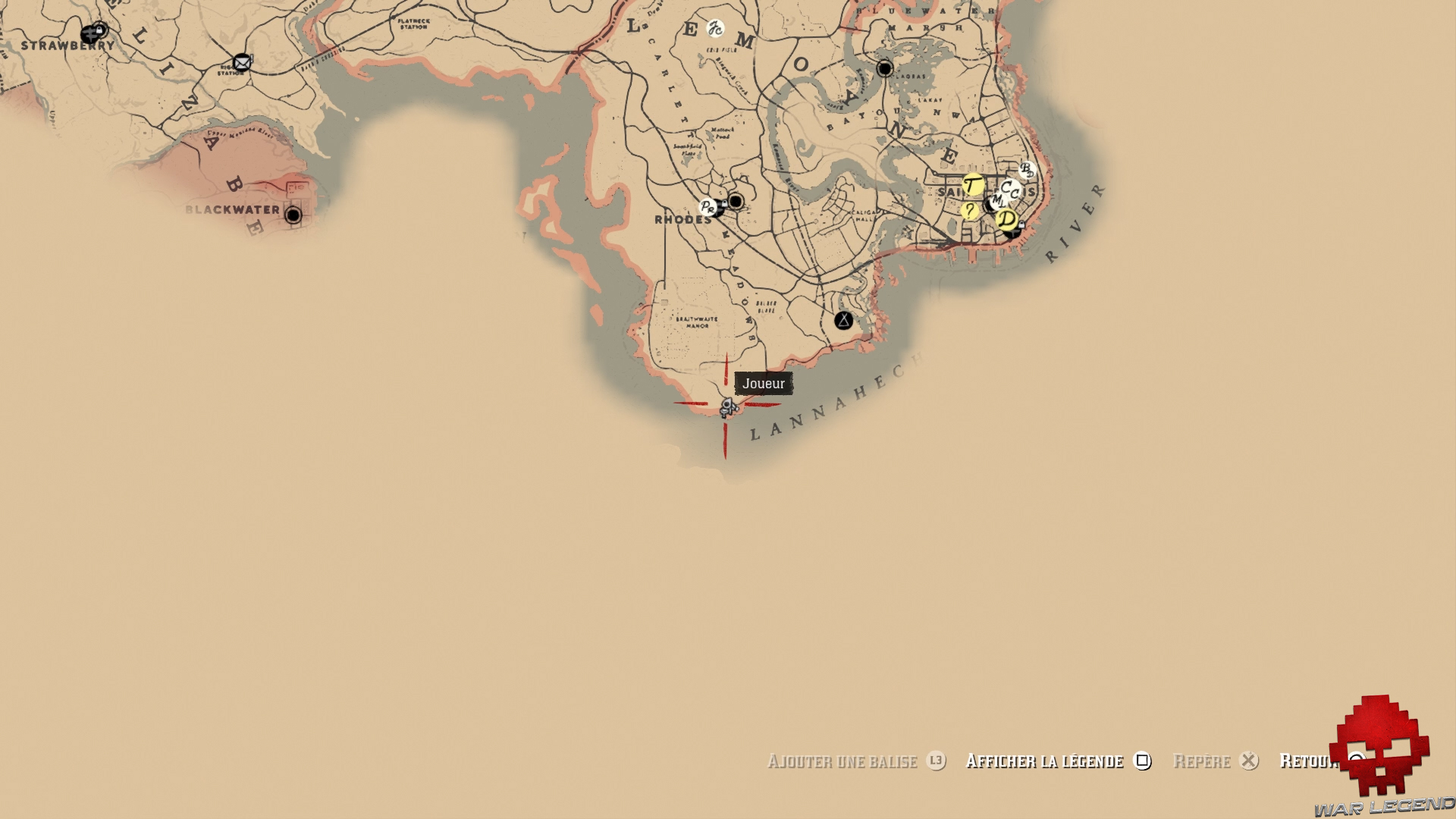Click the fence question mark icon in Saint Denis
The image size is (1456, 819).
[970, 211]
